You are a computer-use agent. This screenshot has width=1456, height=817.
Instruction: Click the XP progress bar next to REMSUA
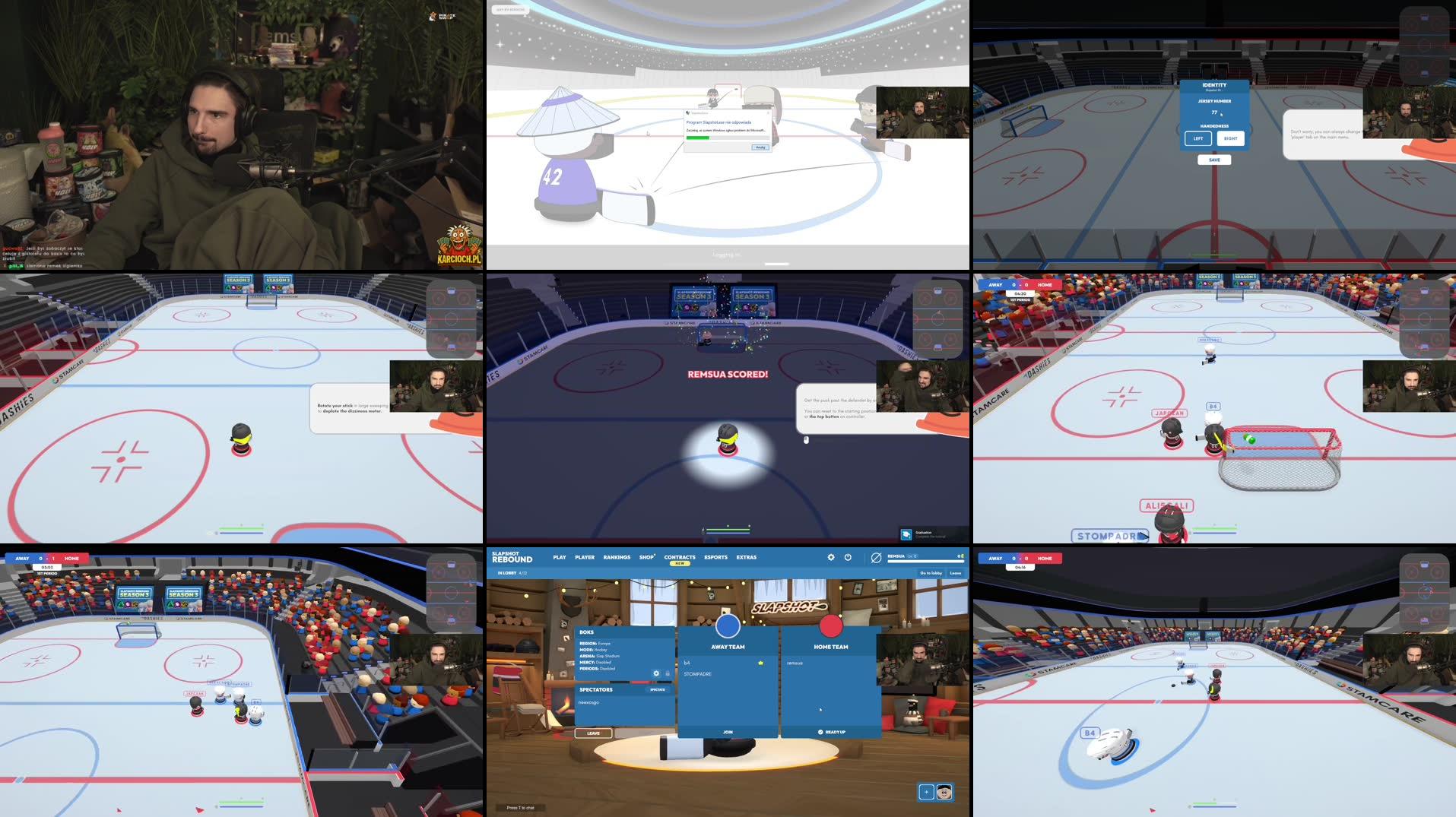pos(925,561)
